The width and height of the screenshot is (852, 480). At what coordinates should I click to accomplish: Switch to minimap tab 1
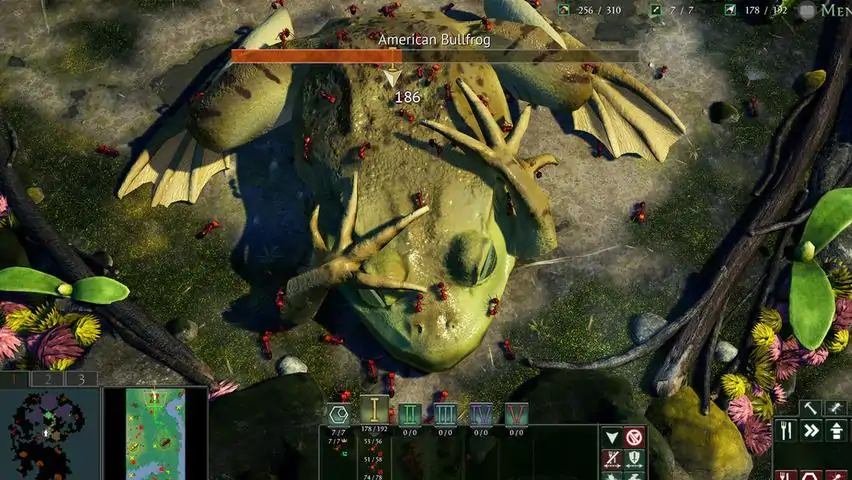[15, 379]
